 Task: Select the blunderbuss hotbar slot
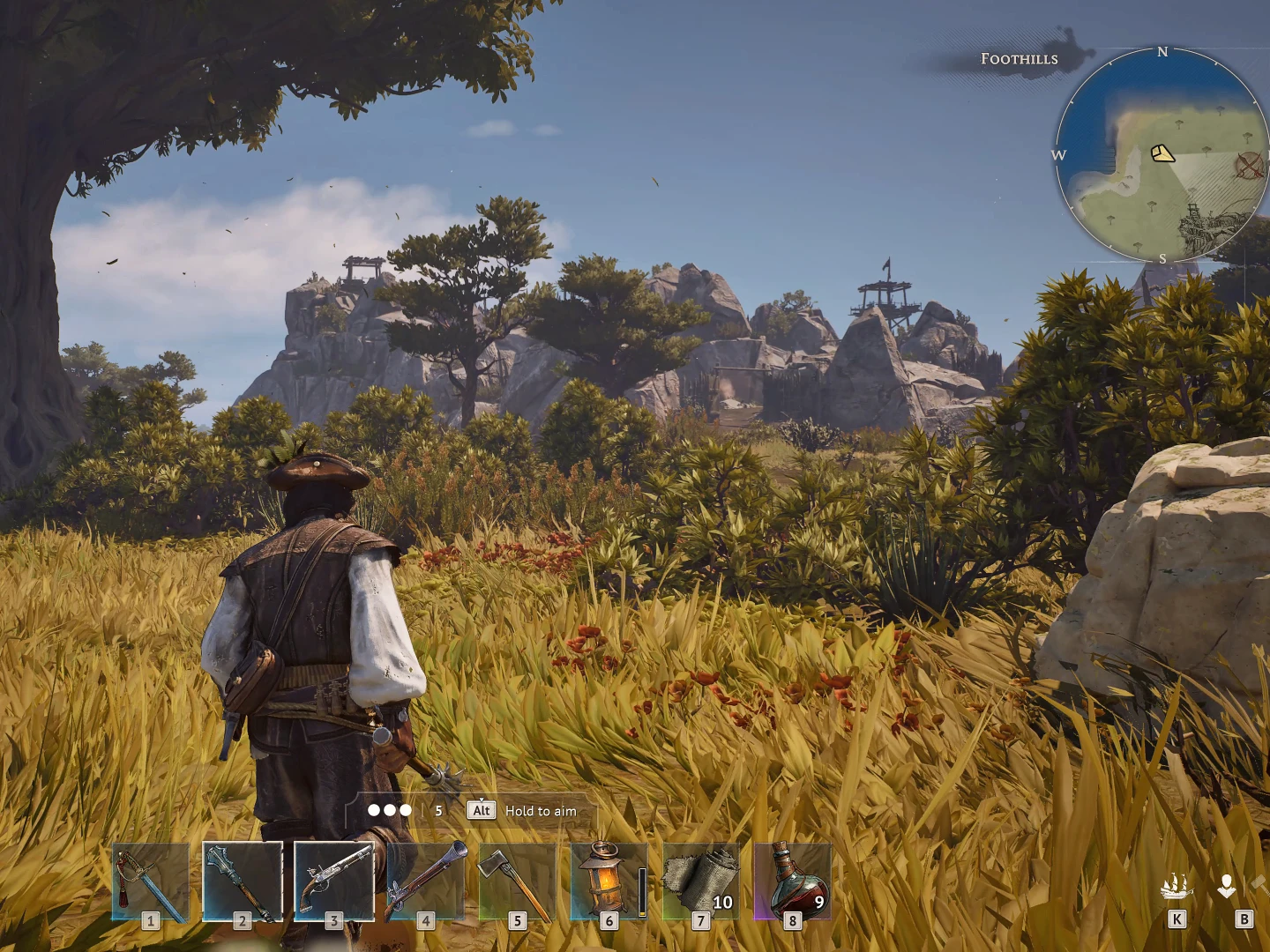426,881
